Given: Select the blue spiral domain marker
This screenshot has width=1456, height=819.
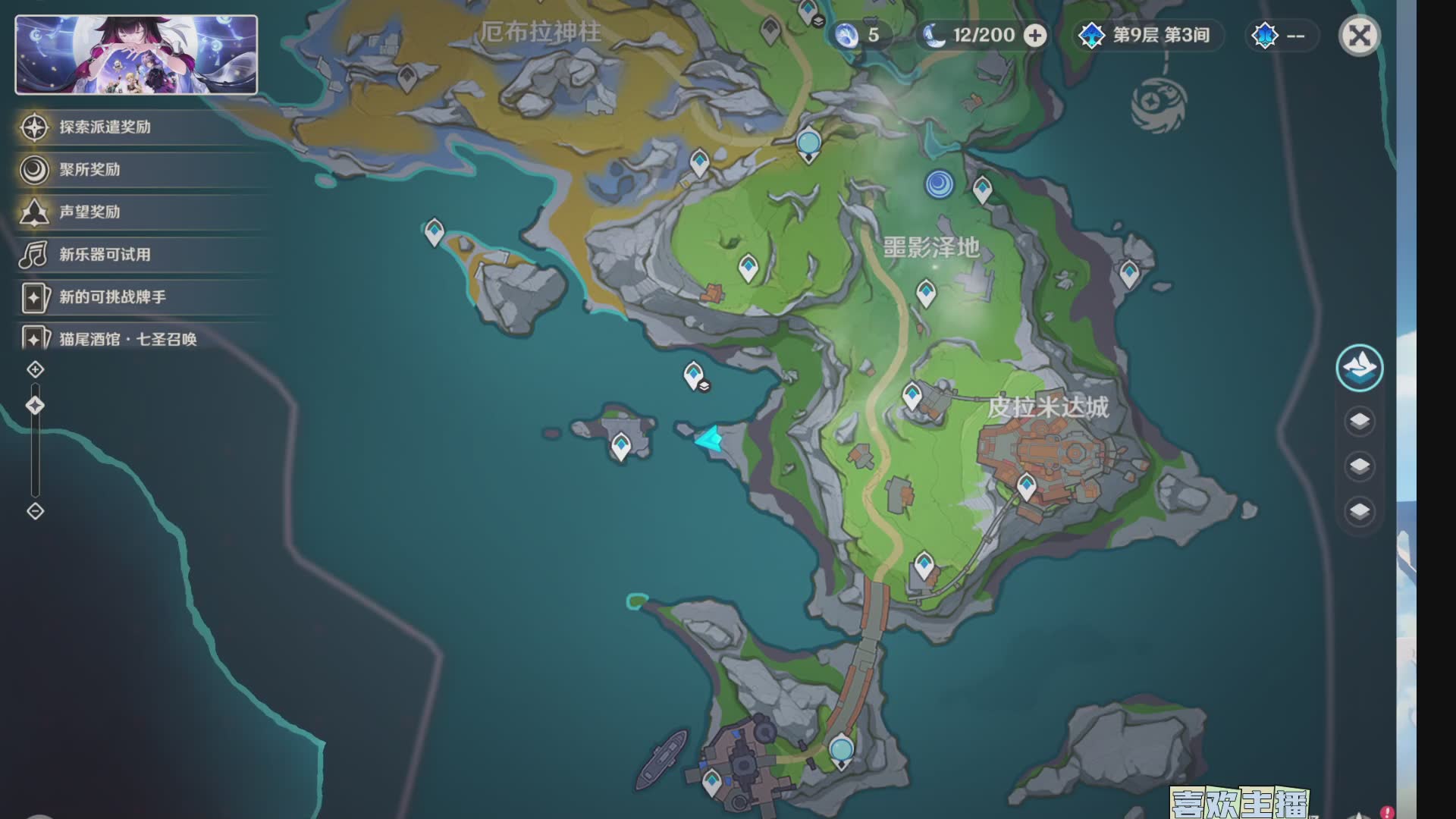Looking at the screenshot, I should click(x=939, y=184).
